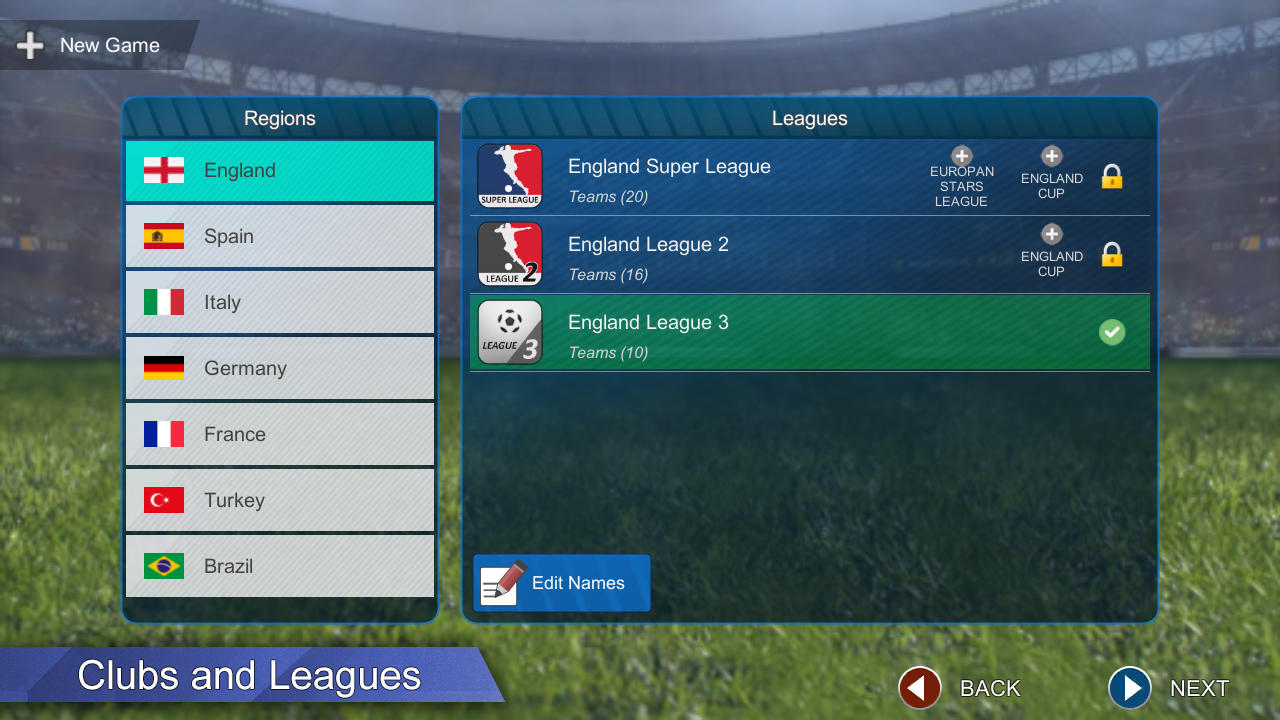Add the European Stars League via plus button
The image size is (1280, 720).
point(961,156)
